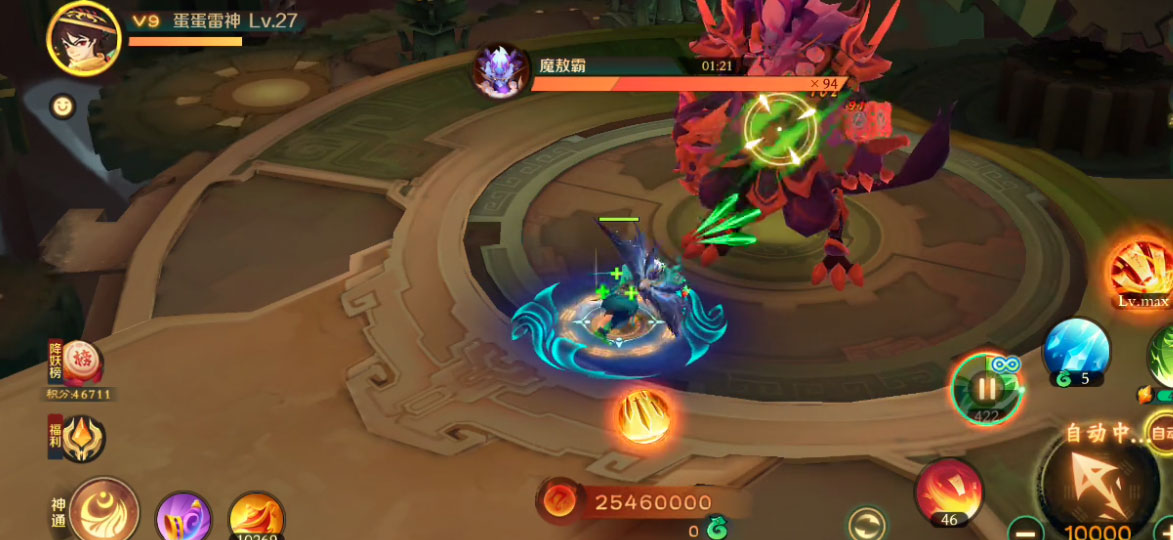
Task: Activate the Lv.max fire skill
Action: coord(1142,268)
